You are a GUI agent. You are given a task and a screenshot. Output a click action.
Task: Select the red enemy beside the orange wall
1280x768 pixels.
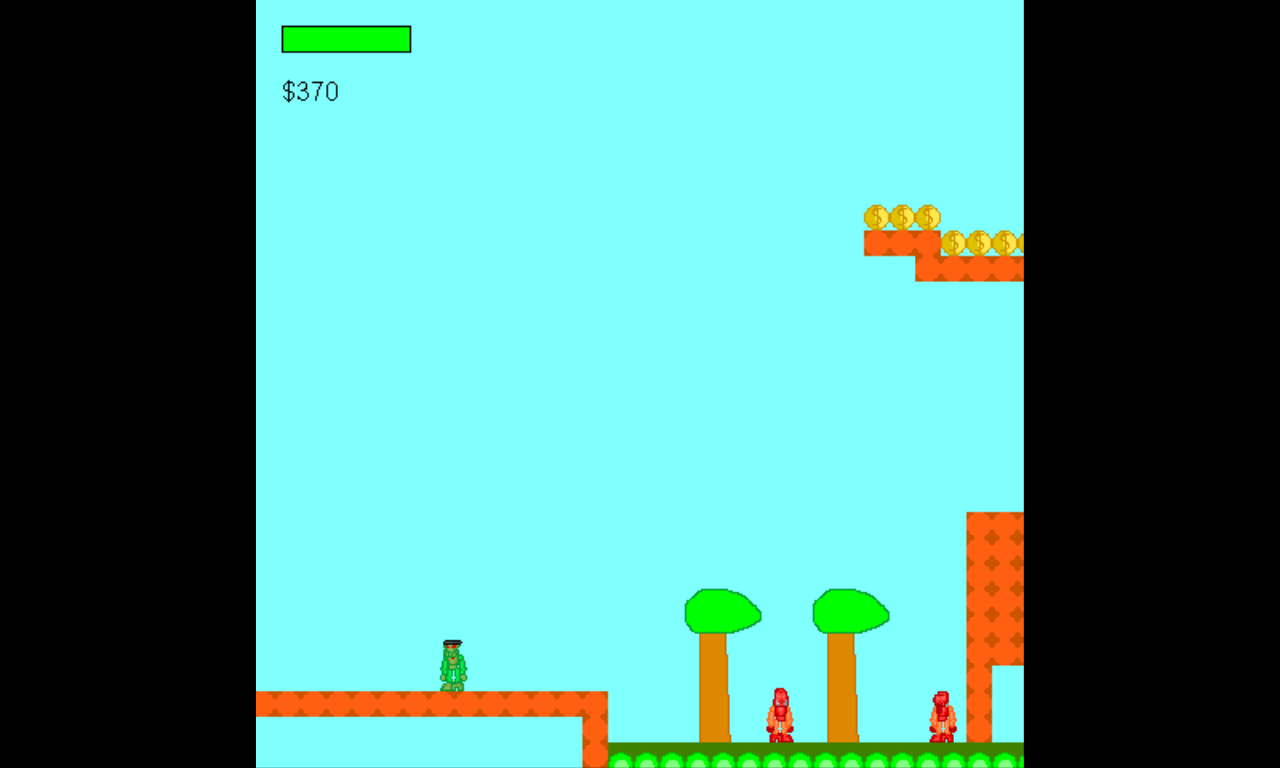pyautogui.click(x=941, y=713)
